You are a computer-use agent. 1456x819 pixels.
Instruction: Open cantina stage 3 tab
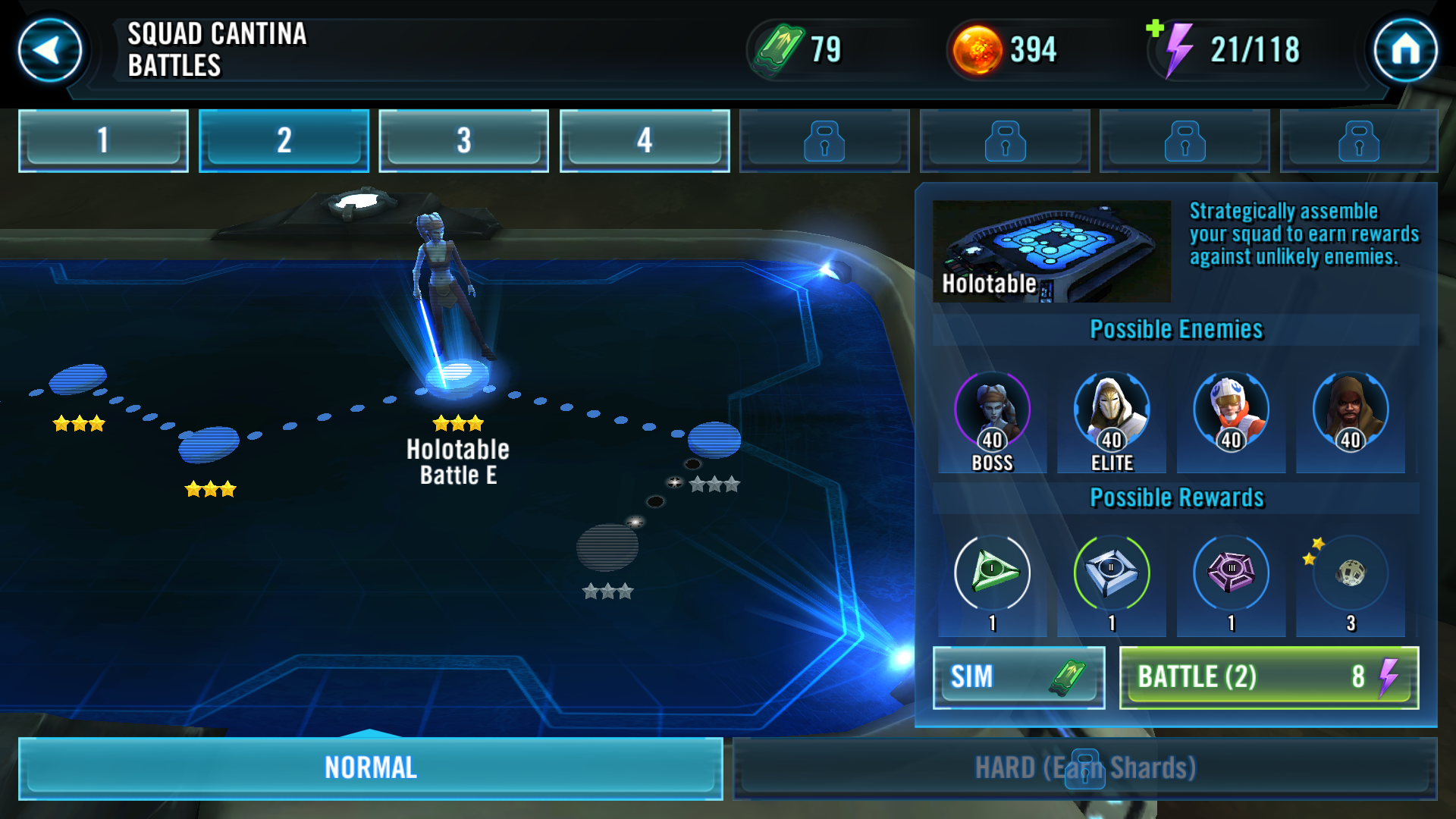(x=463, y=140)
